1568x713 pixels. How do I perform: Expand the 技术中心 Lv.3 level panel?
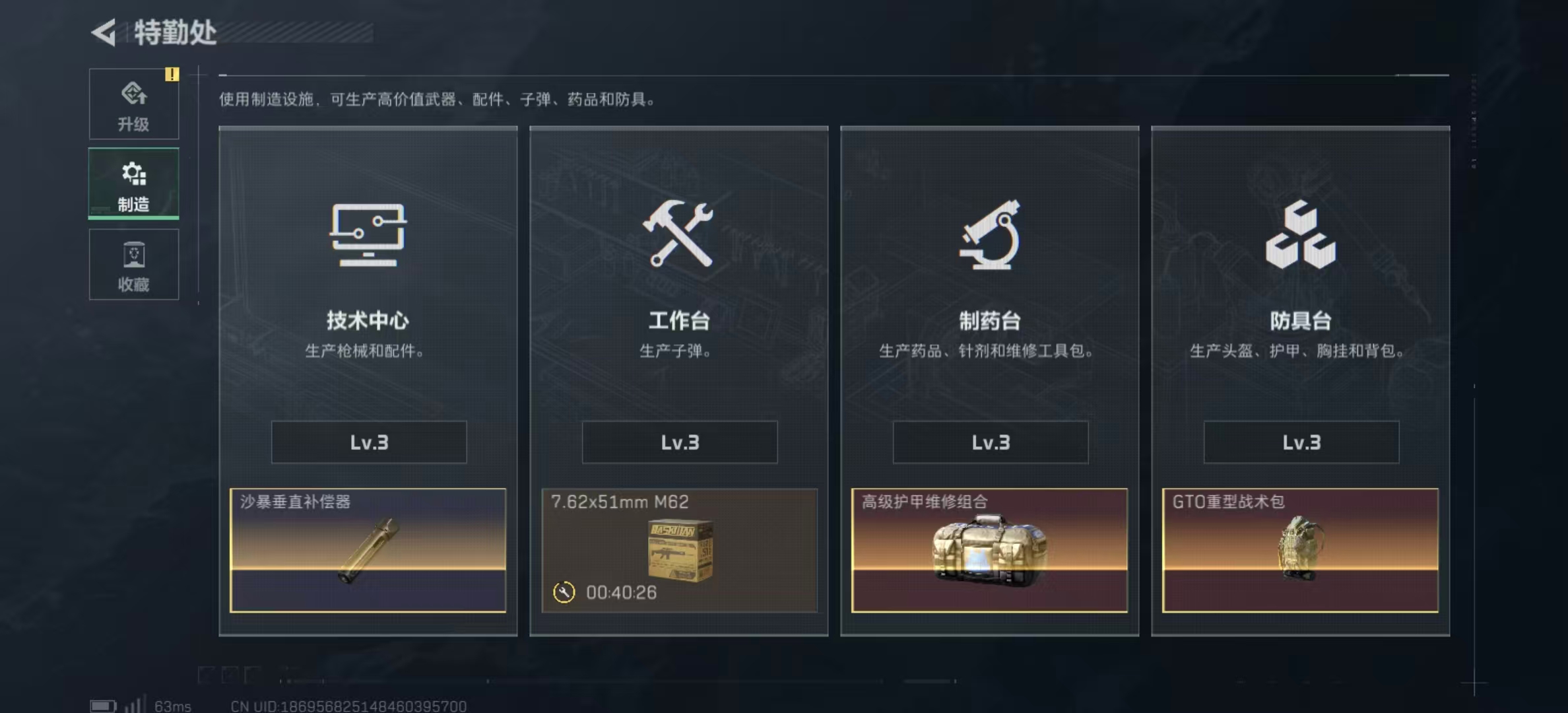pyautogui.click(x=368, y=442)
